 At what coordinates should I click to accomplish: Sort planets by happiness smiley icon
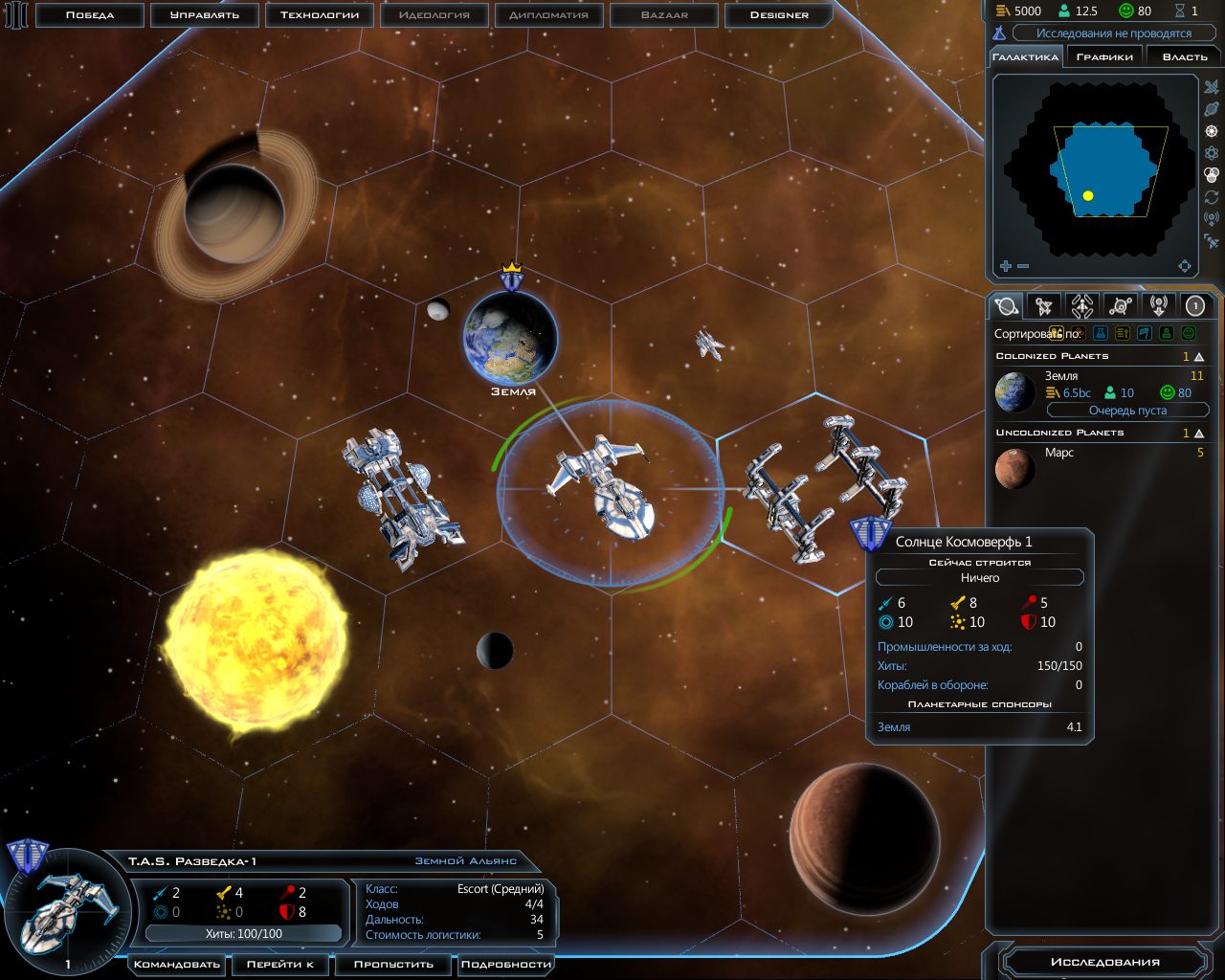1190,332
